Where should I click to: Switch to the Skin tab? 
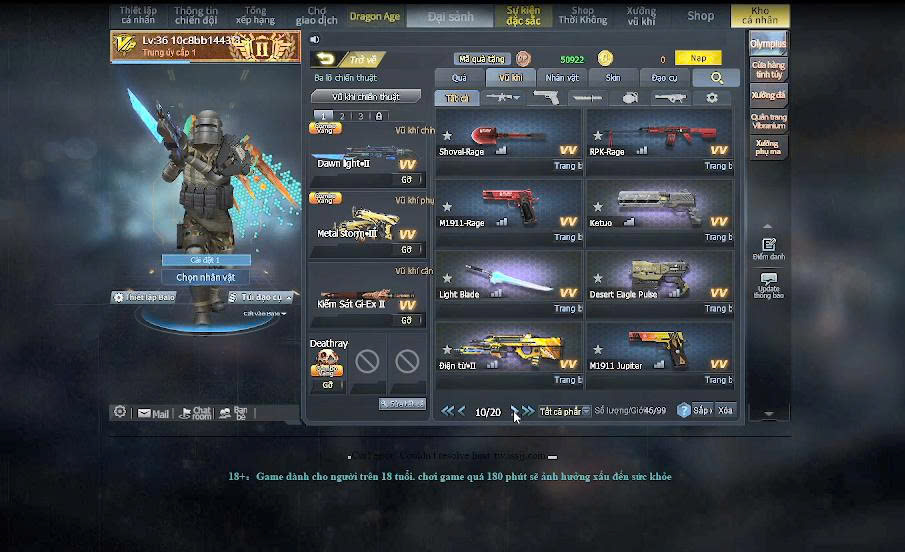612,78
